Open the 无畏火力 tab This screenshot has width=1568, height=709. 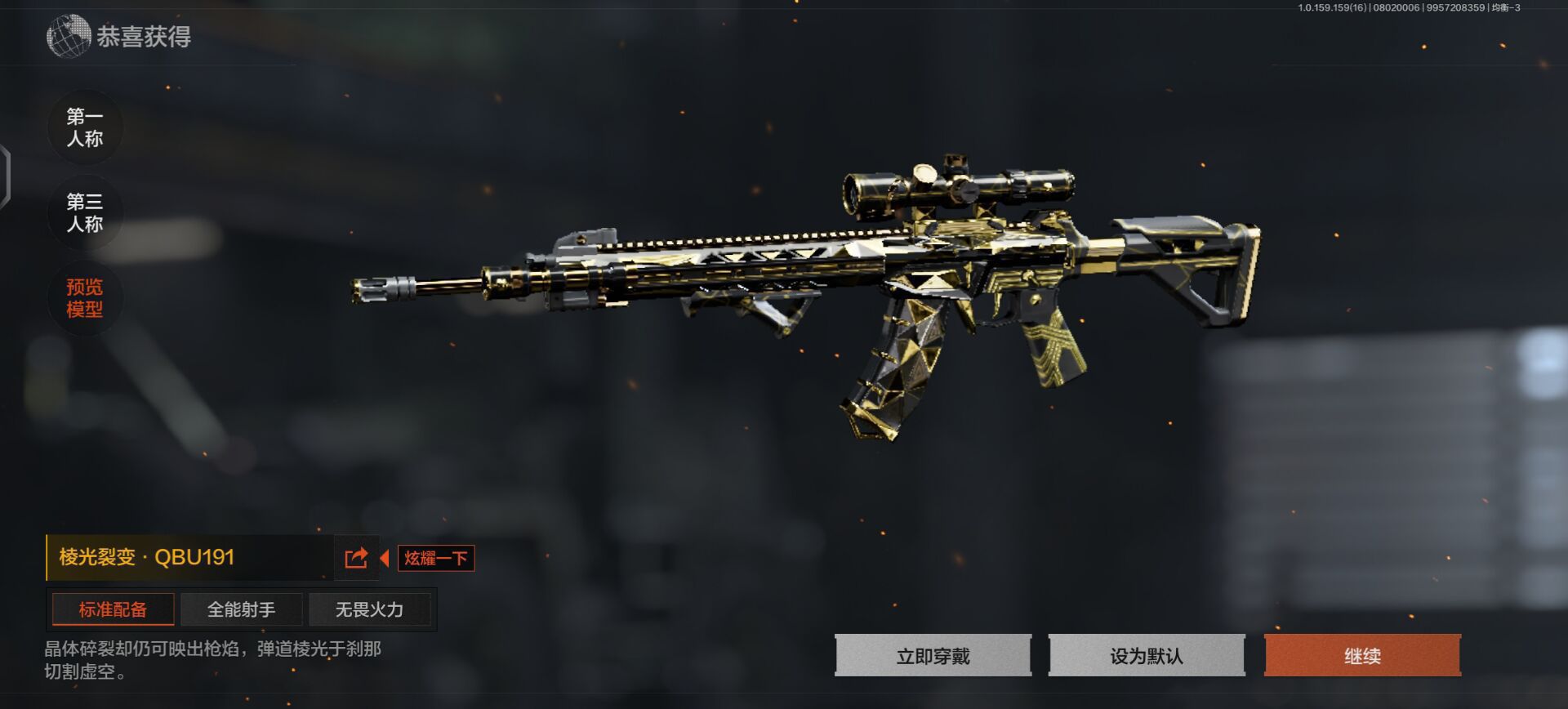pos(369,609)
